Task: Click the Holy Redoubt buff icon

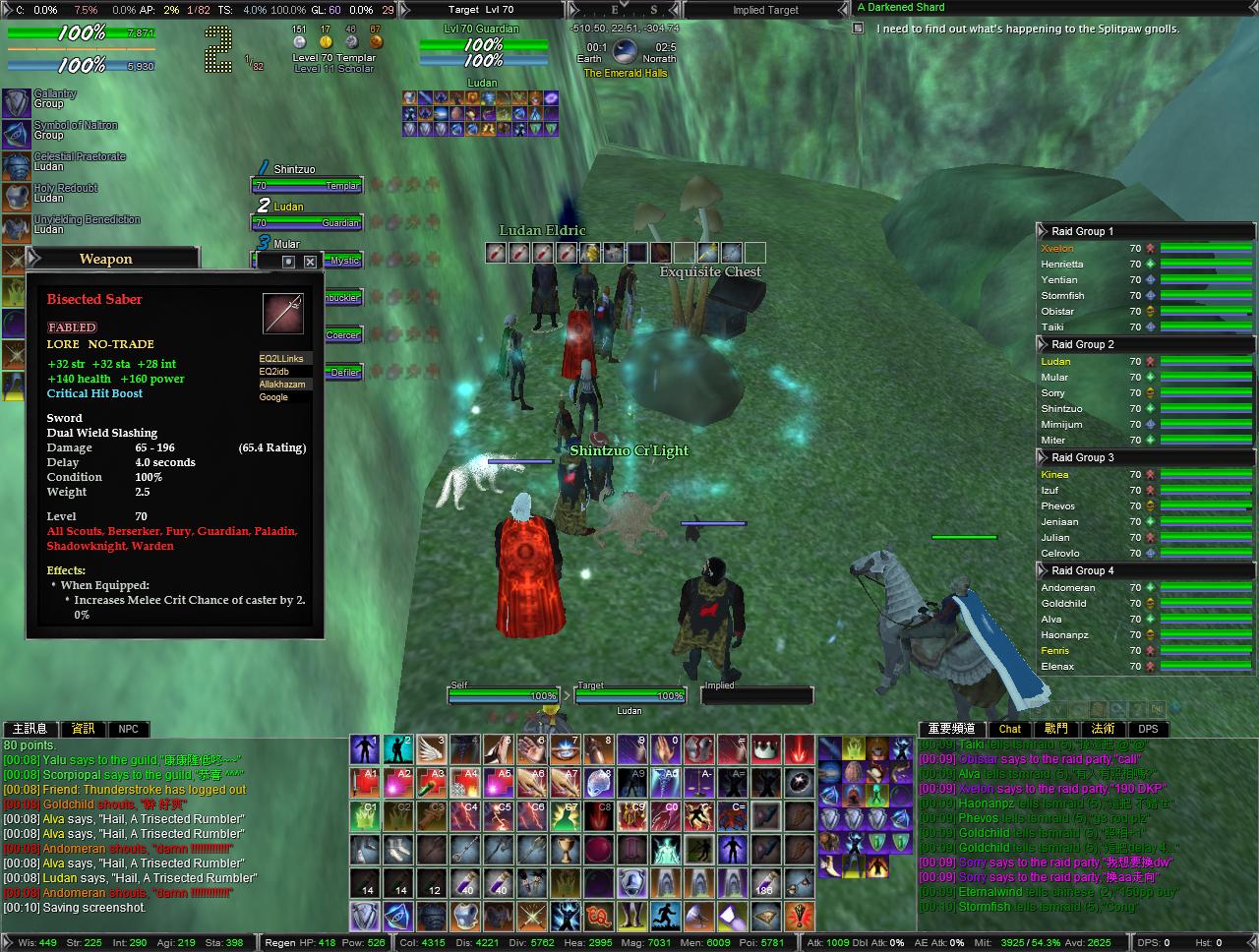Action: coord(15,194)
